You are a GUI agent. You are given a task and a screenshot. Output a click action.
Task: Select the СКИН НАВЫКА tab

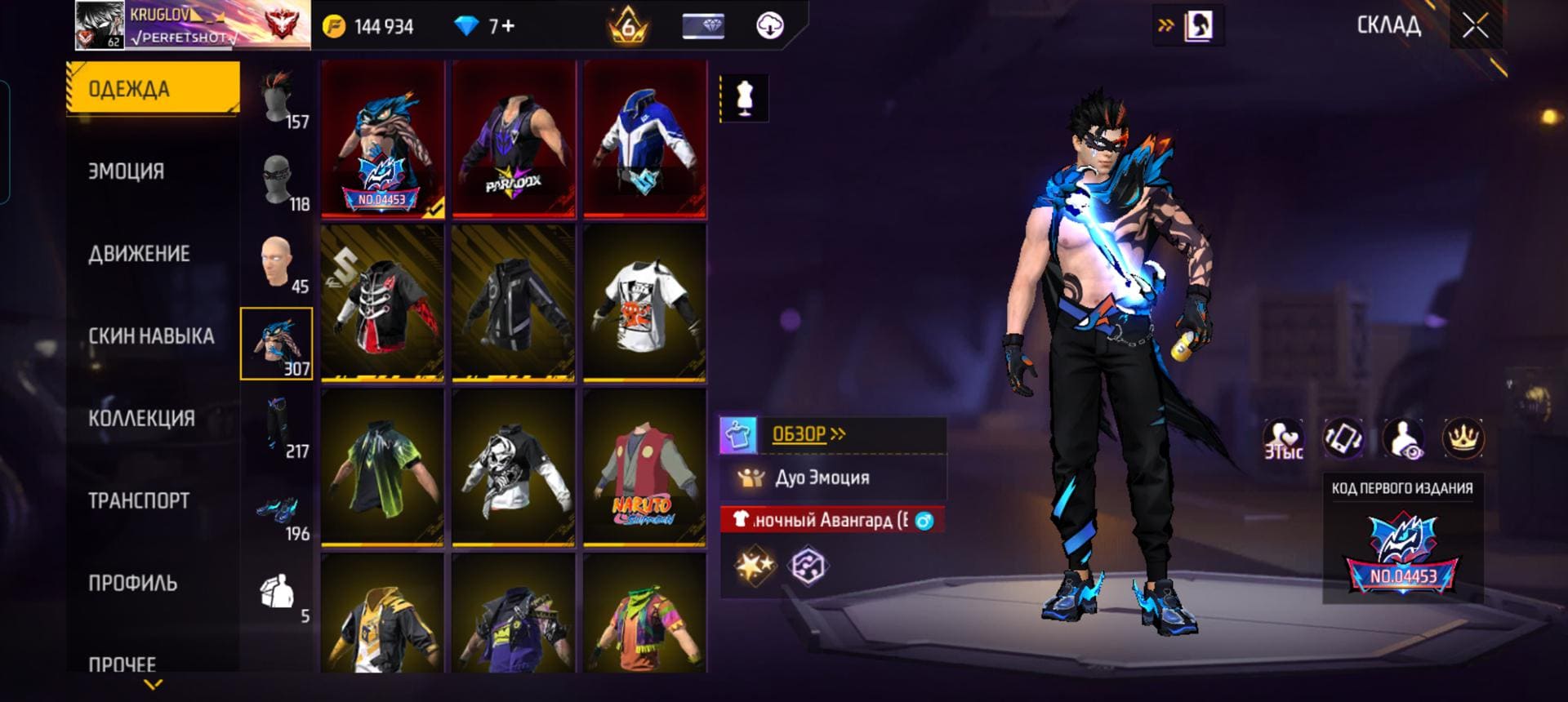151,336
